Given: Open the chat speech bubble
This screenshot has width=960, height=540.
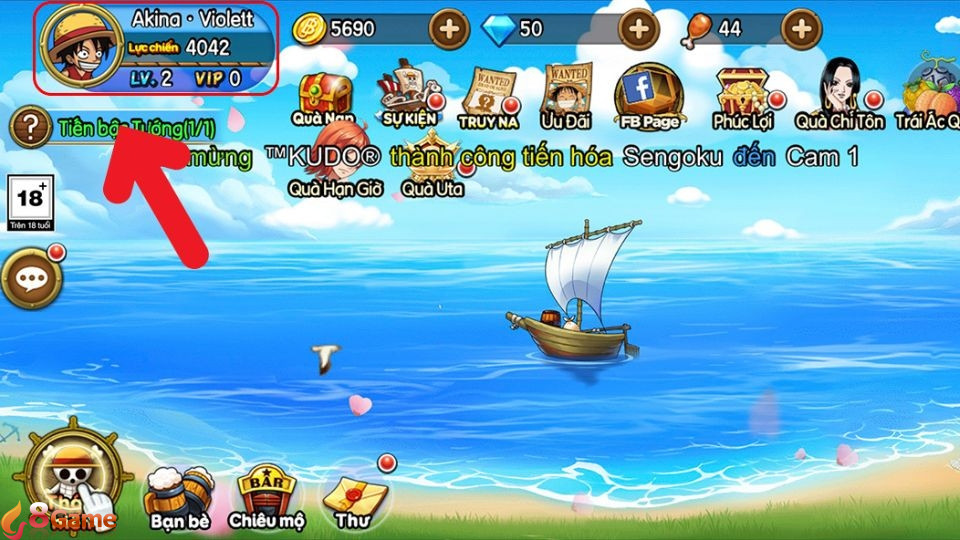Looking at the screenshot, I should click(x=30, y=277).
